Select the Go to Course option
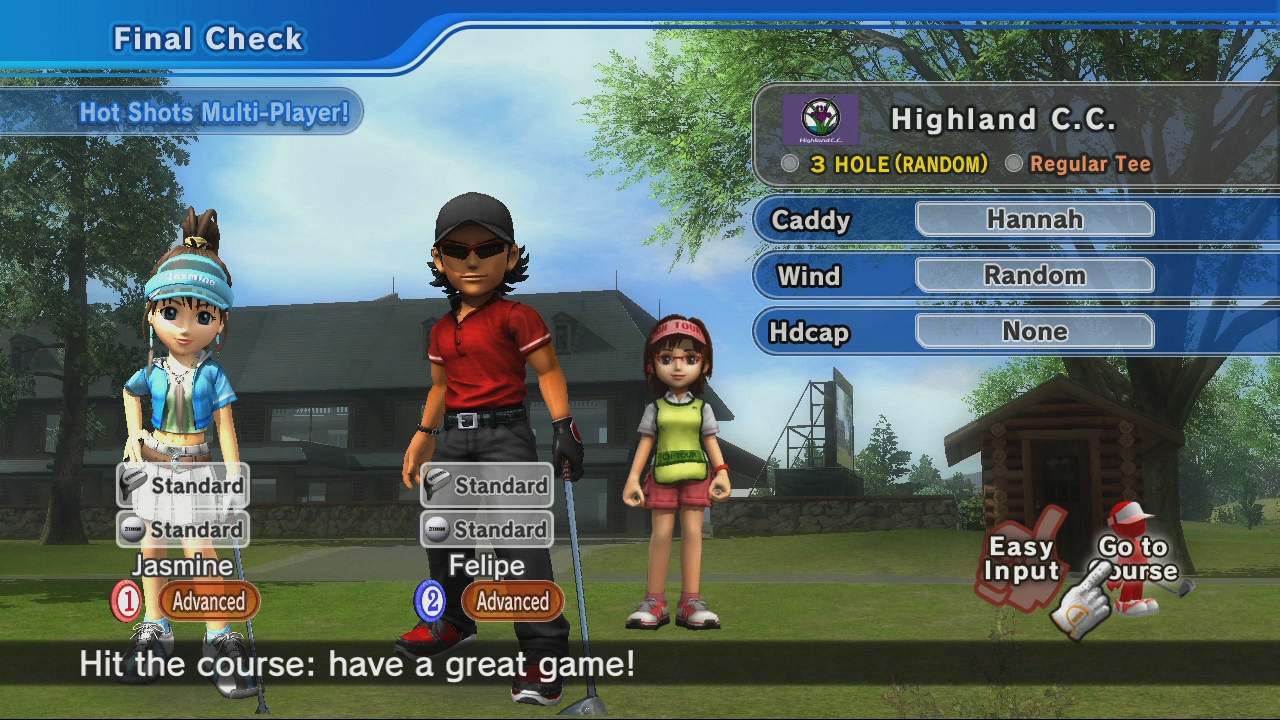Viewport: 1280px width, 720px height. point(1137,560)
